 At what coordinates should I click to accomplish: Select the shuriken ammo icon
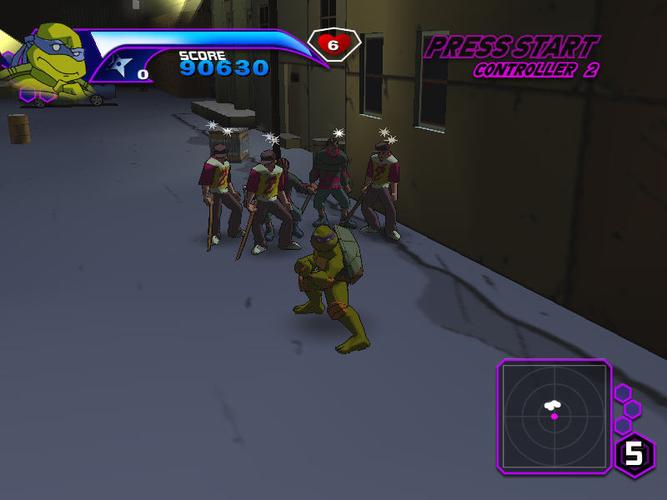[x=123, y=68]
